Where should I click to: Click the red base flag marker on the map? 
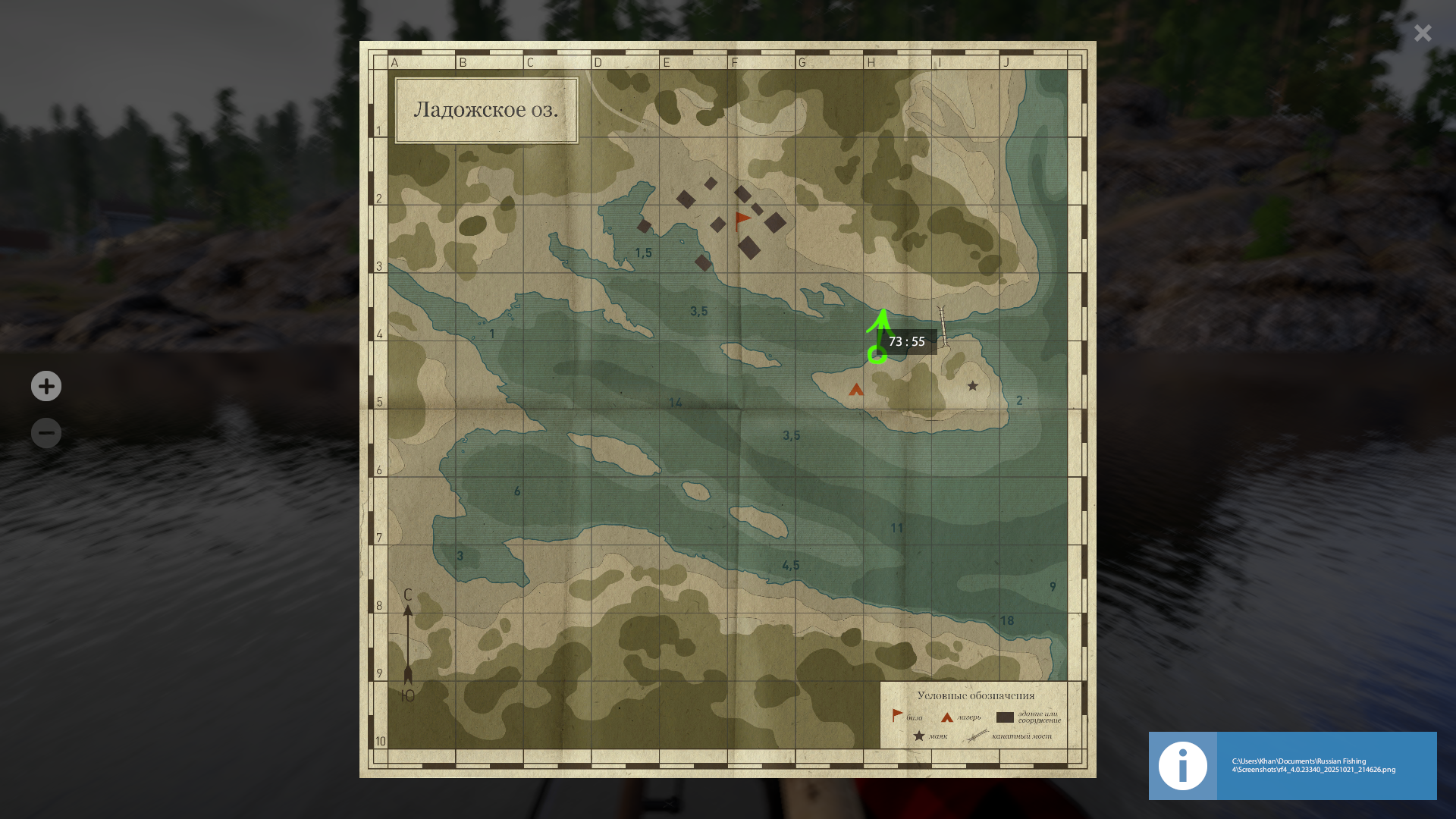tap(742, 221)
